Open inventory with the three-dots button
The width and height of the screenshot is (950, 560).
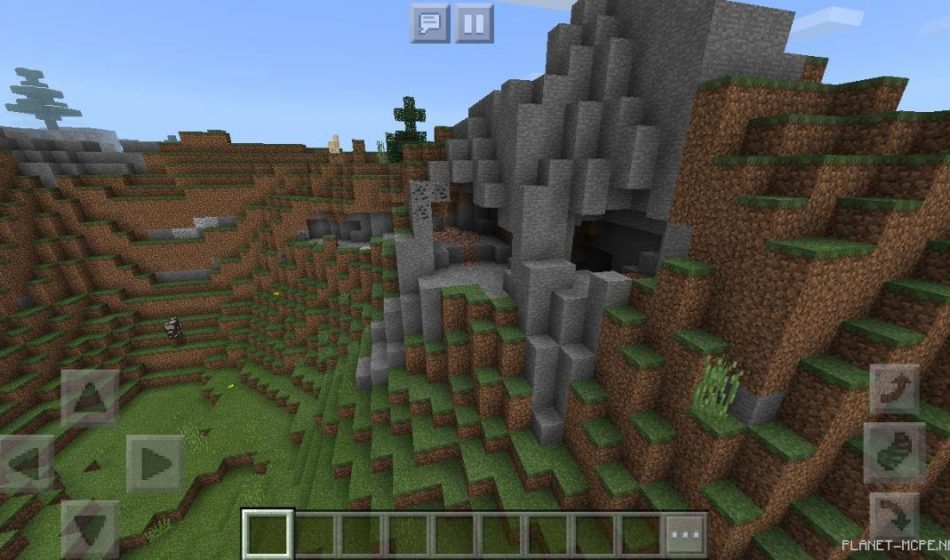click(684, 533)
